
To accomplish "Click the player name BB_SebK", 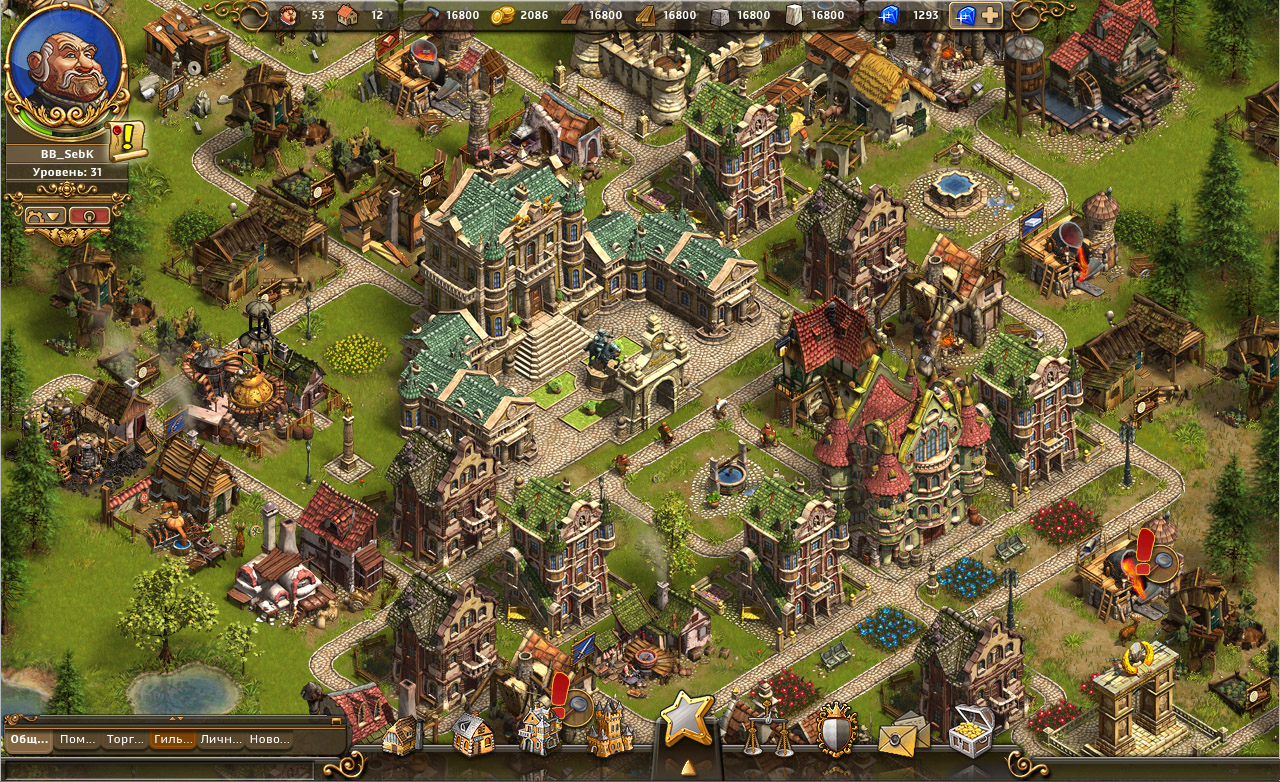I will click(x=66, y=153).
